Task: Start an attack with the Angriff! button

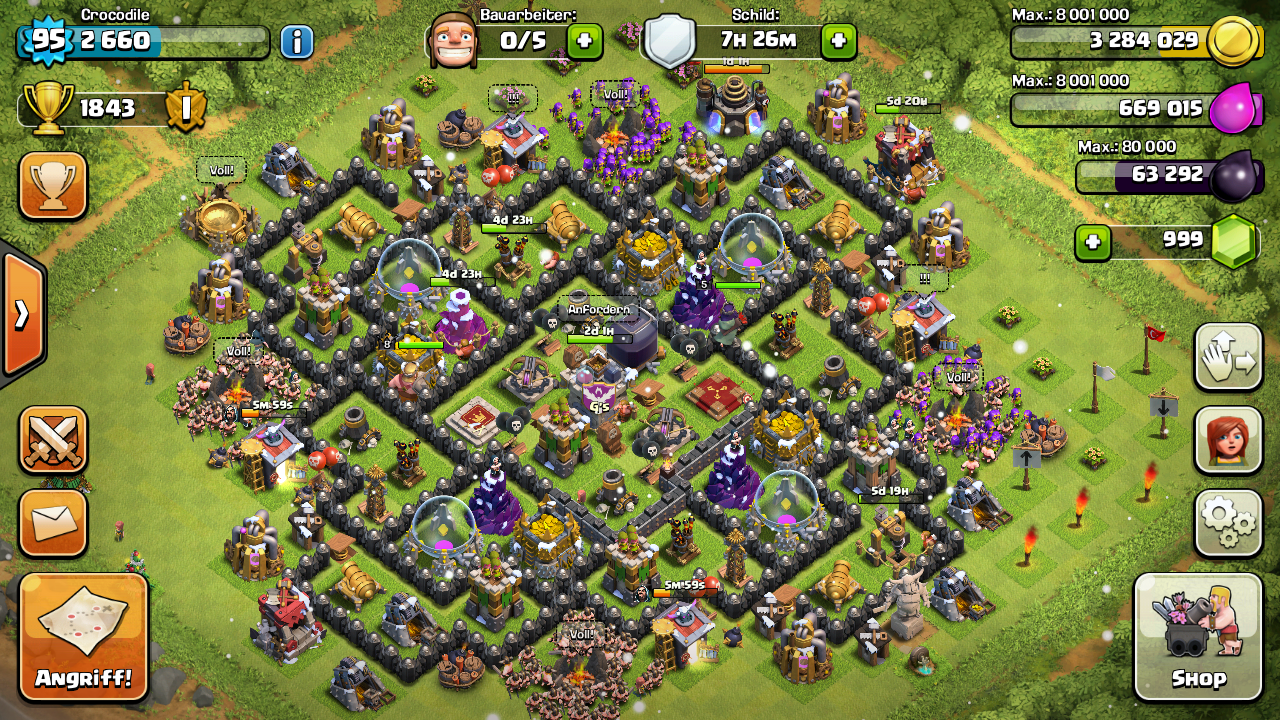Action: [83, 636]
